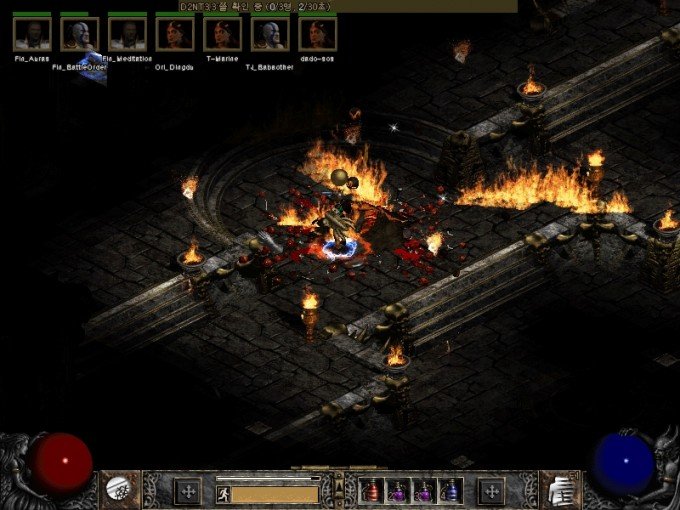Image resolution: width=680 pixels, height=510 pixels.
Task: Choose the Ori_Dingdu party portrait
Action: 175,34
